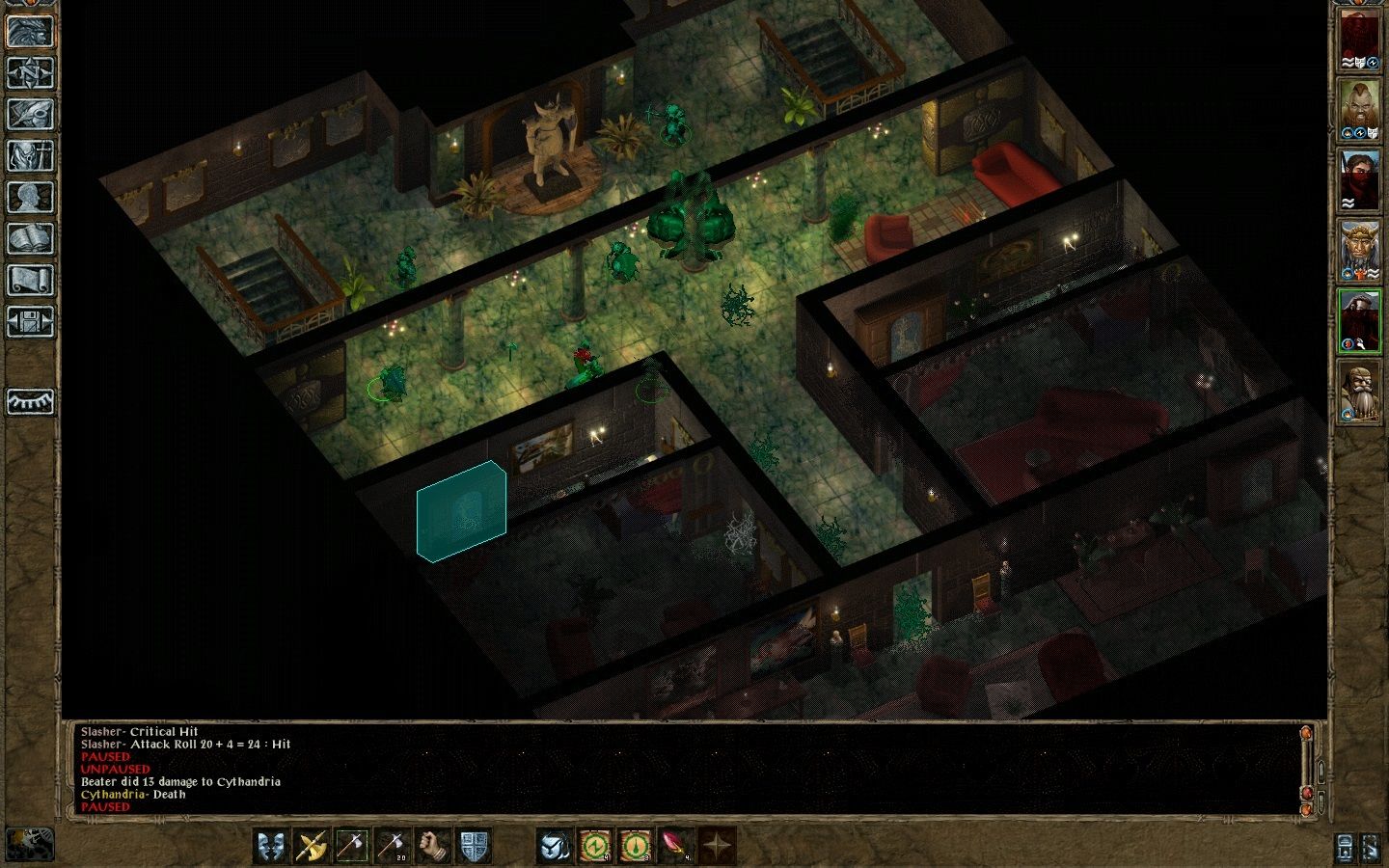Image resolution: width=1389 pixels, height=868 pixels.
Task: Select the throwing axe slot with 20 count
Action: click(x=392, y=846)
